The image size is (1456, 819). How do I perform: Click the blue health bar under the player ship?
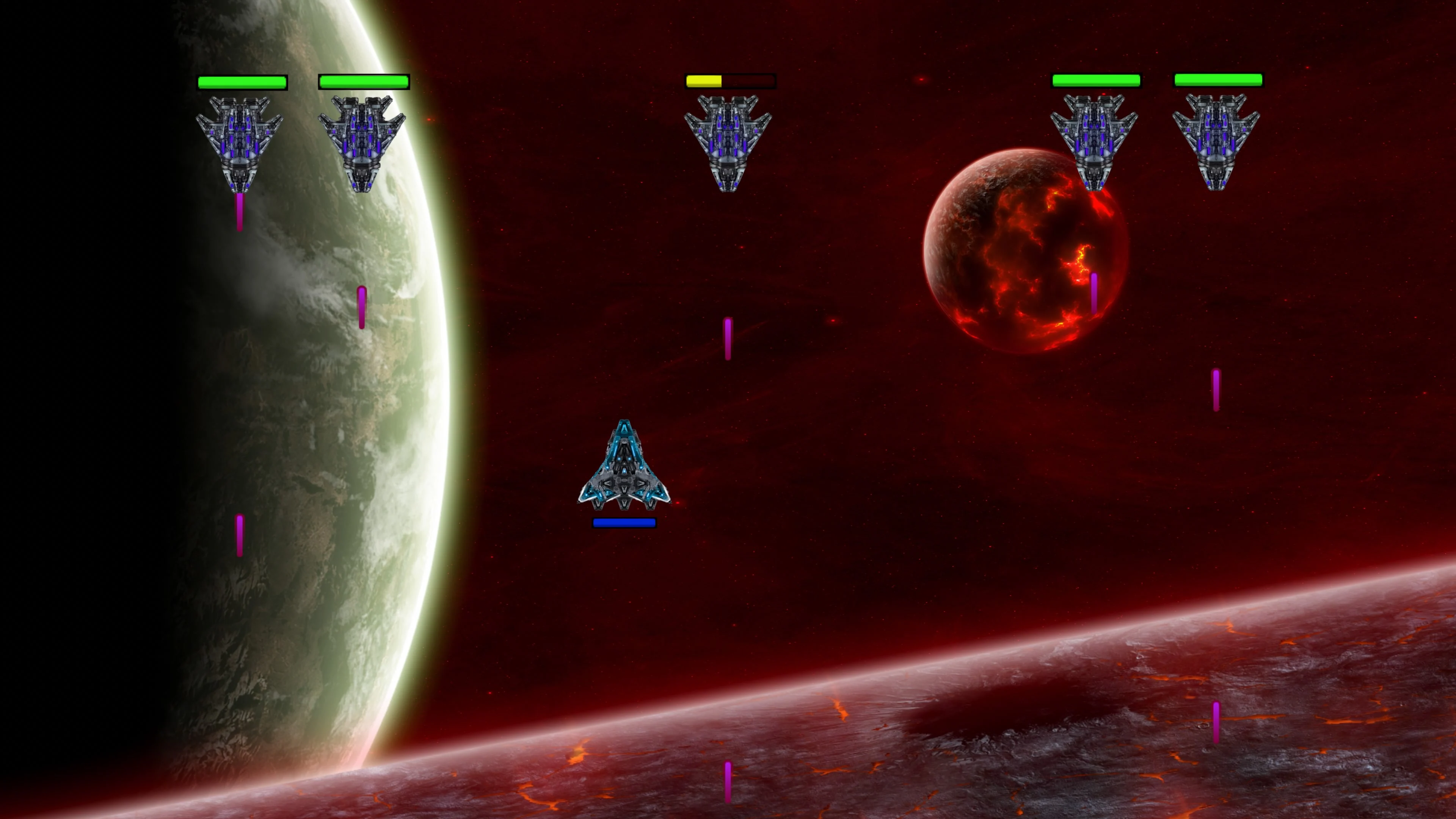623,522
